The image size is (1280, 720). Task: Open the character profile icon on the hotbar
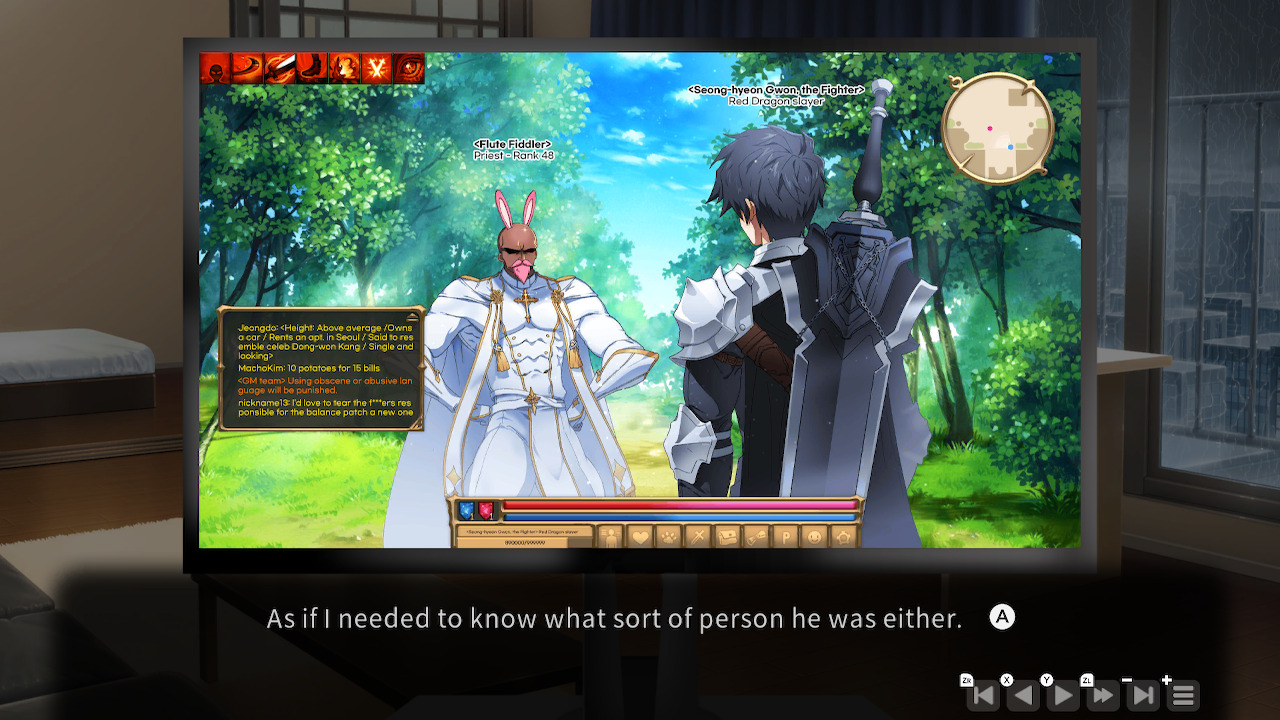(x=611, y=535)
